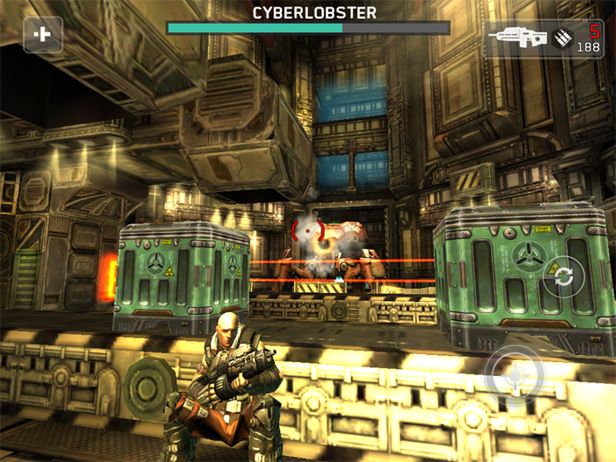Reload with the circular arrows button
Screen dimensions: 616x462
coord(565,277)
